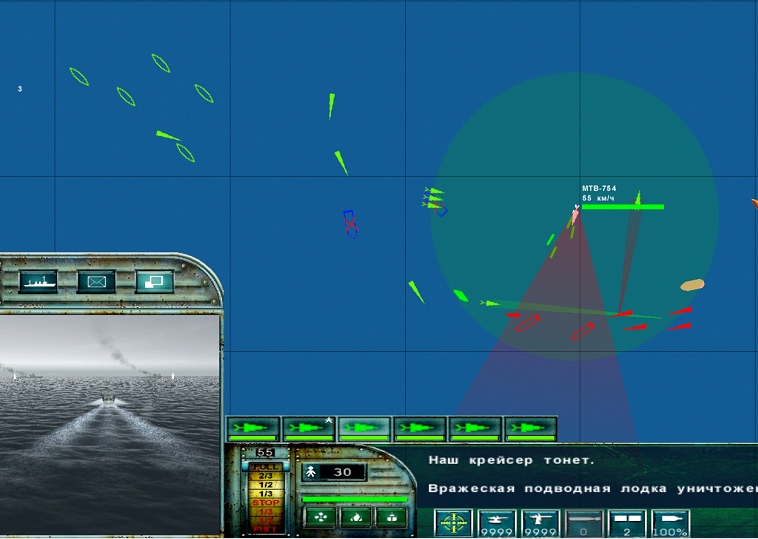758x539 pixels.
Task: Set engine telegraph to FULL speed
Action: click(x=265, y=466)
